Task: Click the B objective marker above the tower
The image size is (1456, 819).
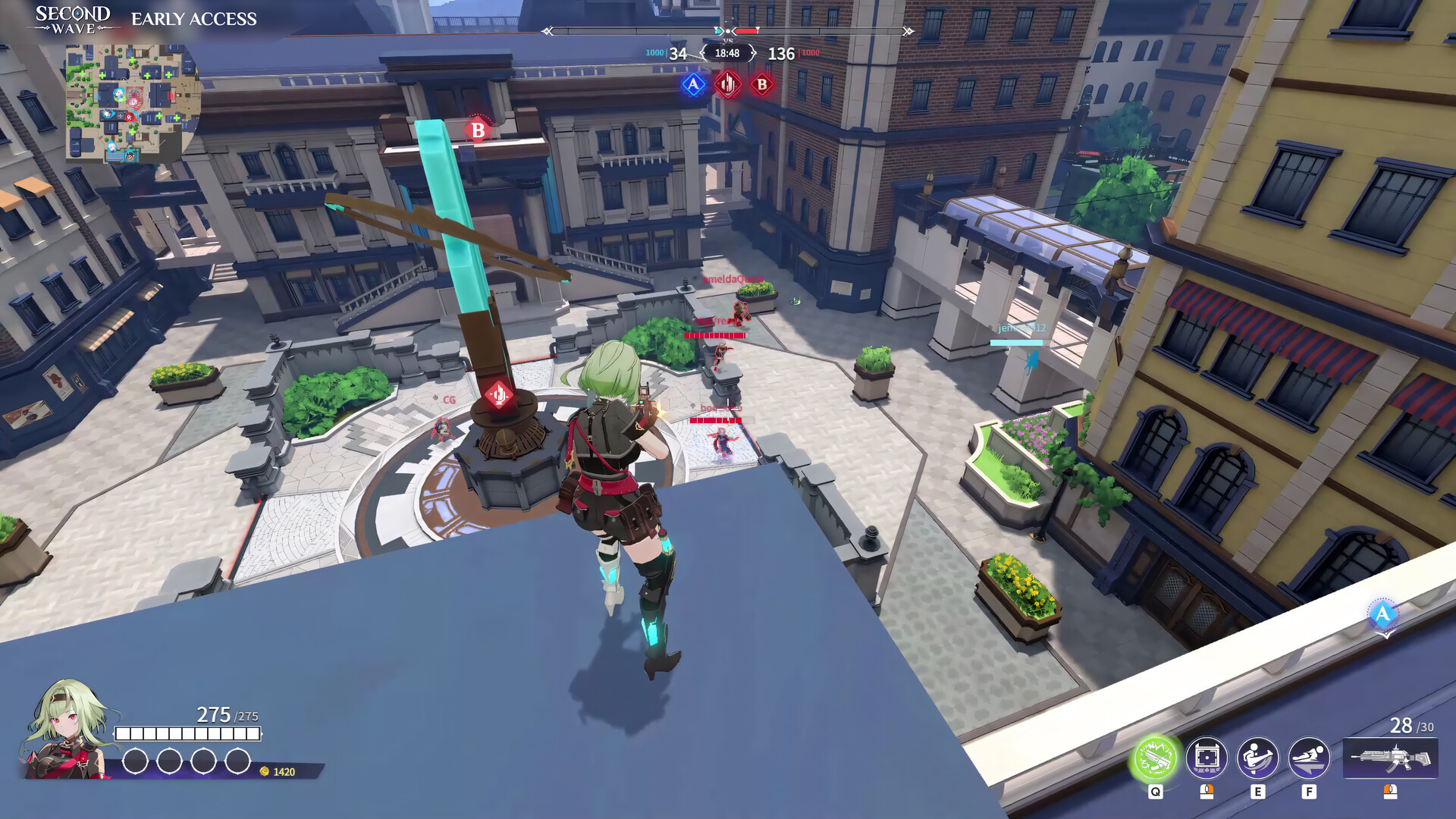Action: [476, 130]
